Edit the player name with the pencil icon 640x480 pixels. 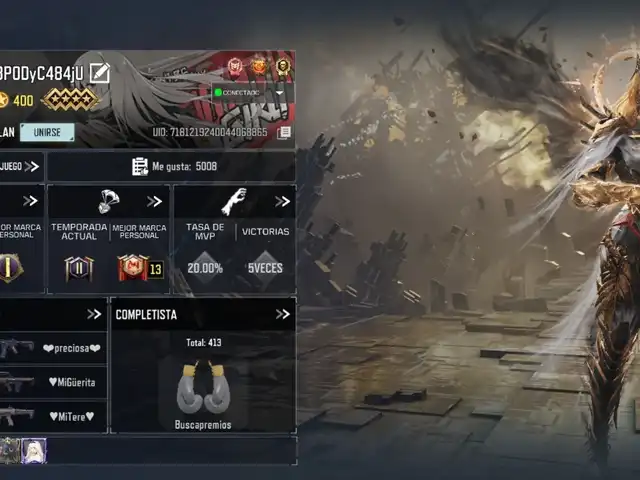click(99, 72)
